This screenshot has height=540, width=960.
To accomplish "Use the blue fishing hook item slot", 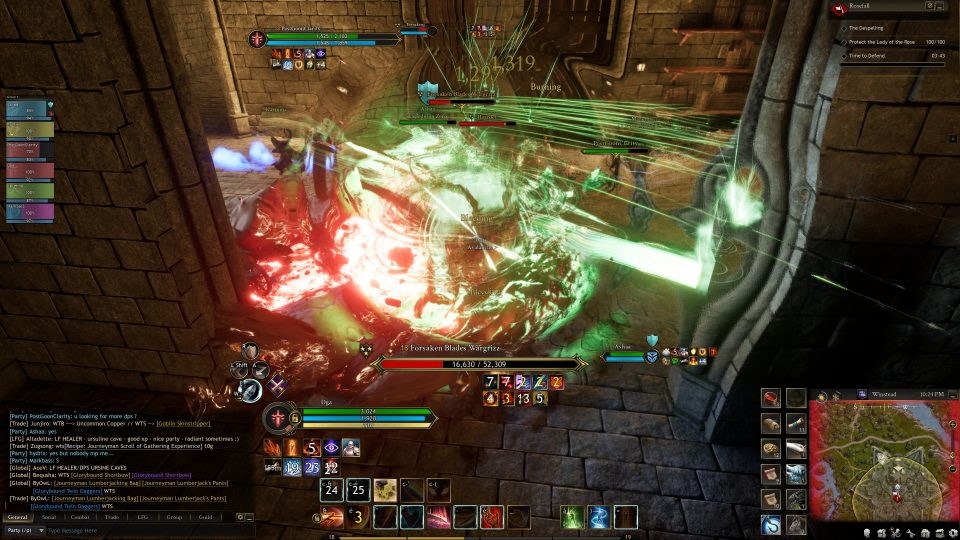I will click(770, 523).
